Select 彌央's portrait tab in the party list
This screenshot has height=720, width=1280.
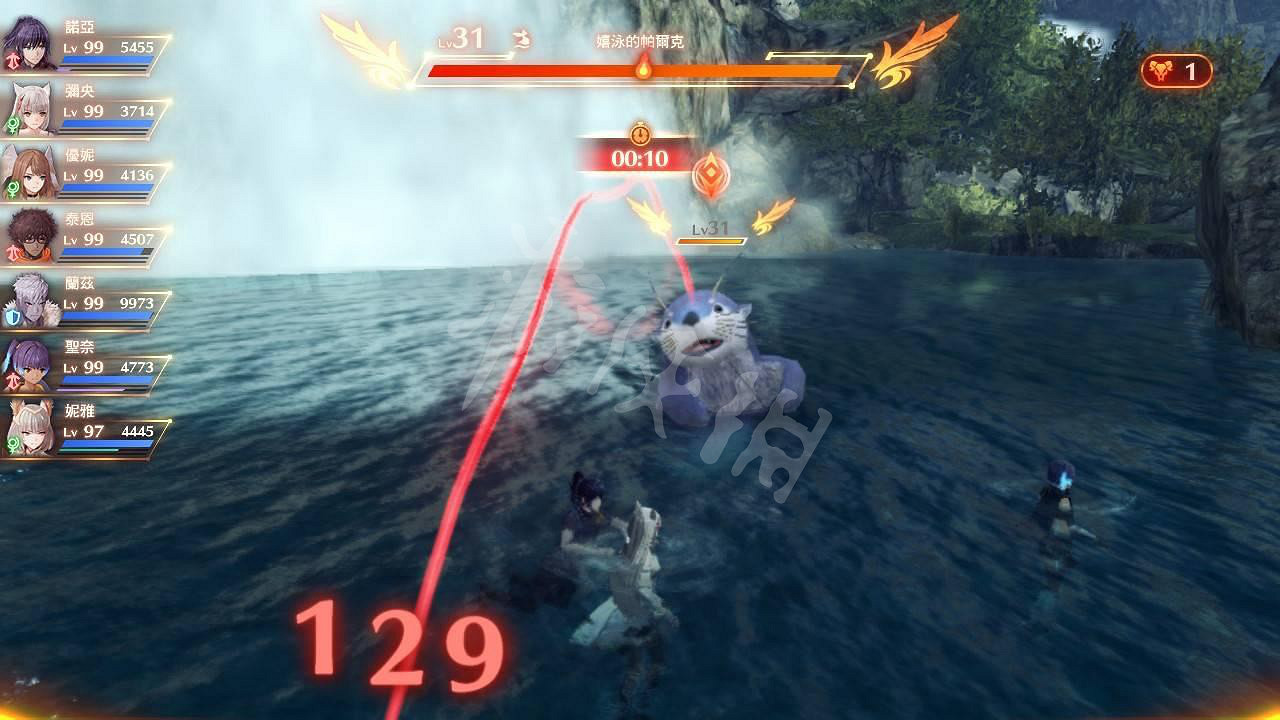[32, 100]
